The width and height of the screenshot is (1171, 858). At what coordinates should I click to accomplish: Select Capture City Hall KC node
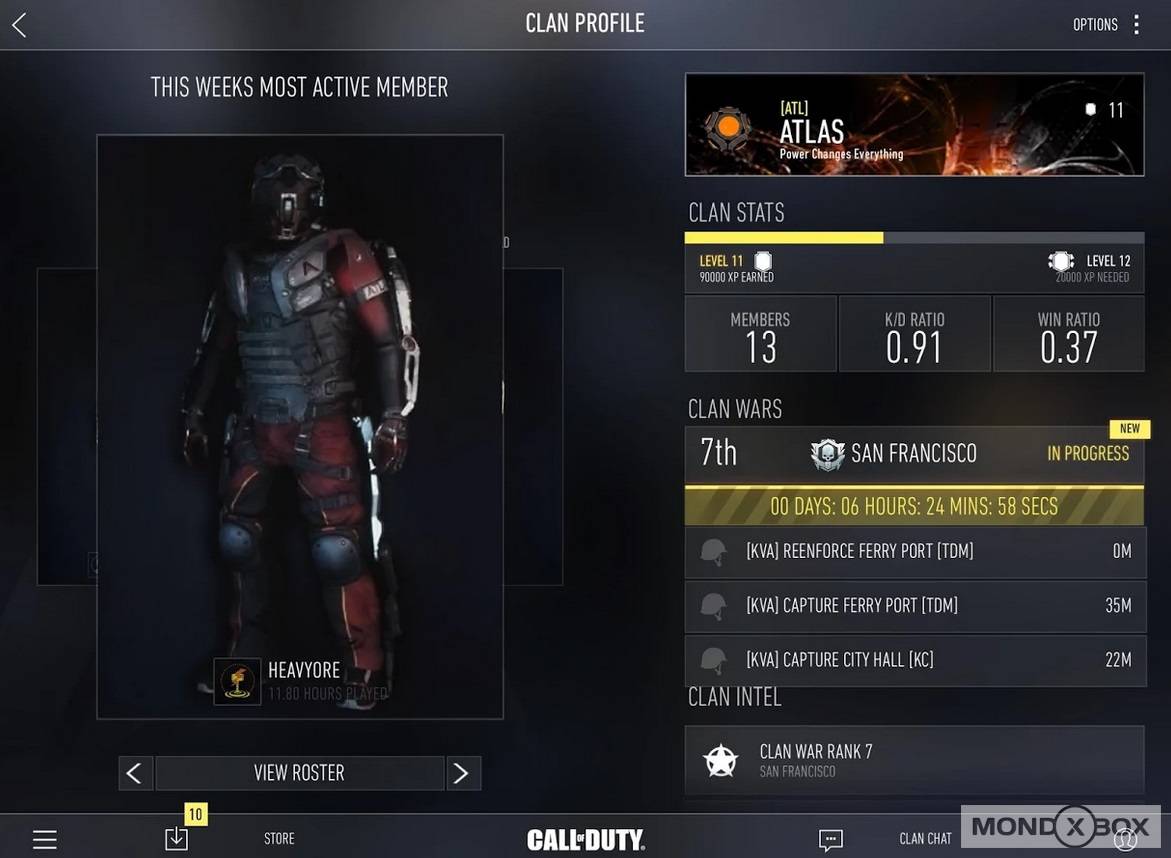(x=914, y=659)
